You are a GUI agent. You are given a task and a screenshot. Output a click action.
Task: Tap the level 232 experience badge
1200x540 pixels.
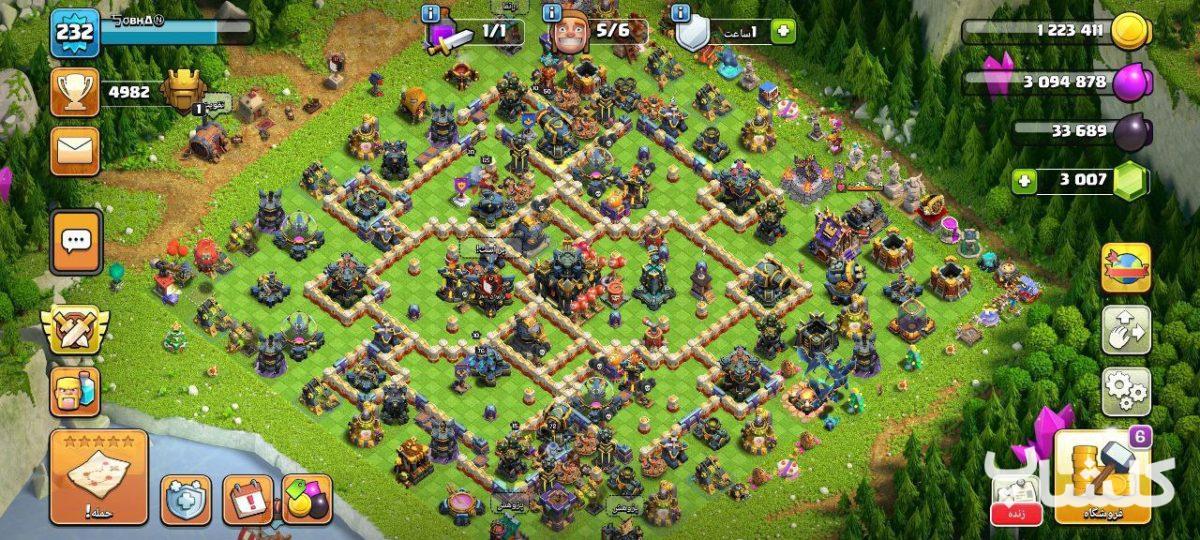(x=74, y=34)
